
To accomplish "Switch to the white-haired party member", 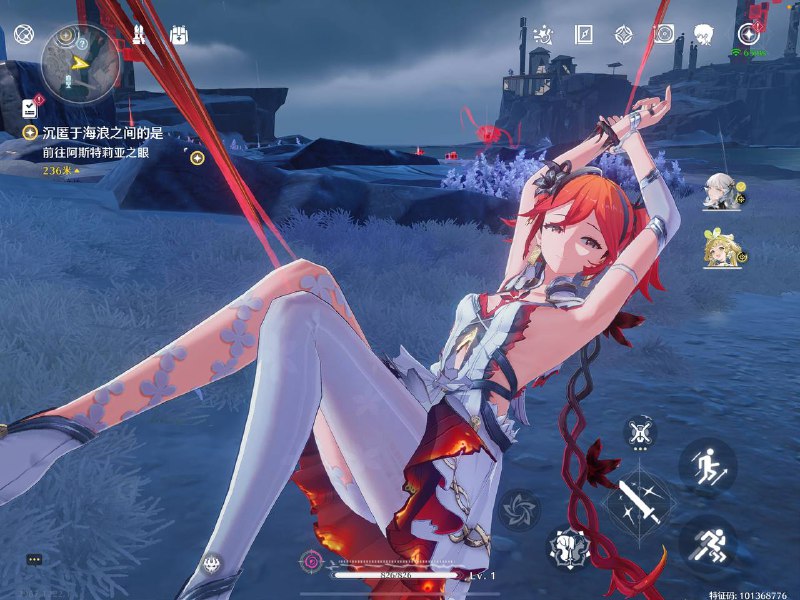I will coord(720,190).
